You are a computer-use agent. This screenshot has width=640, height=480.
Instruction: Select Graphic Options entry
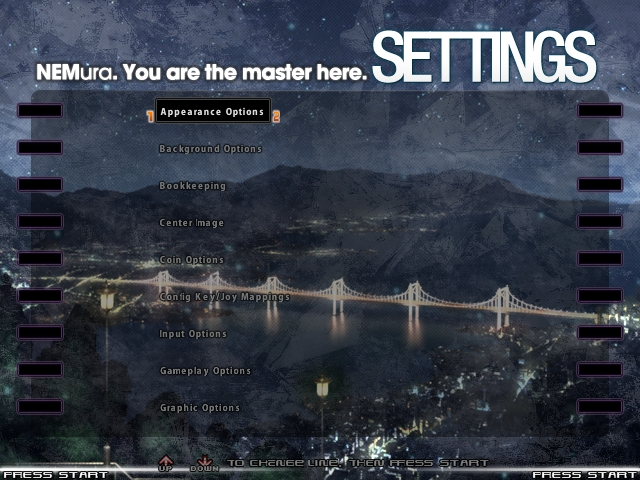click(200, 408)
